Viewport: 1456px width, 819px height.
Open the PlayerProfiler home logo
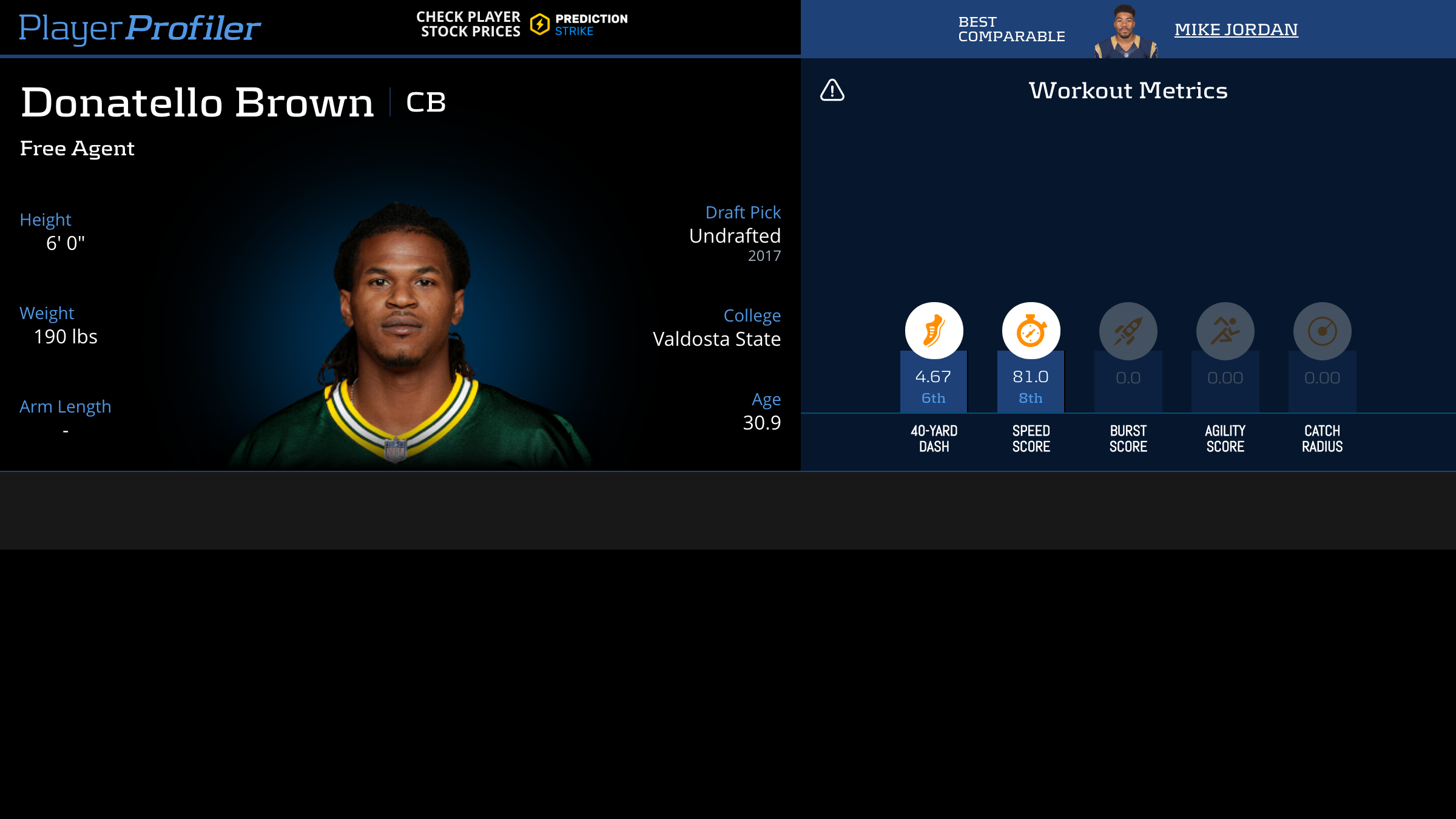[x=140, y=28]
